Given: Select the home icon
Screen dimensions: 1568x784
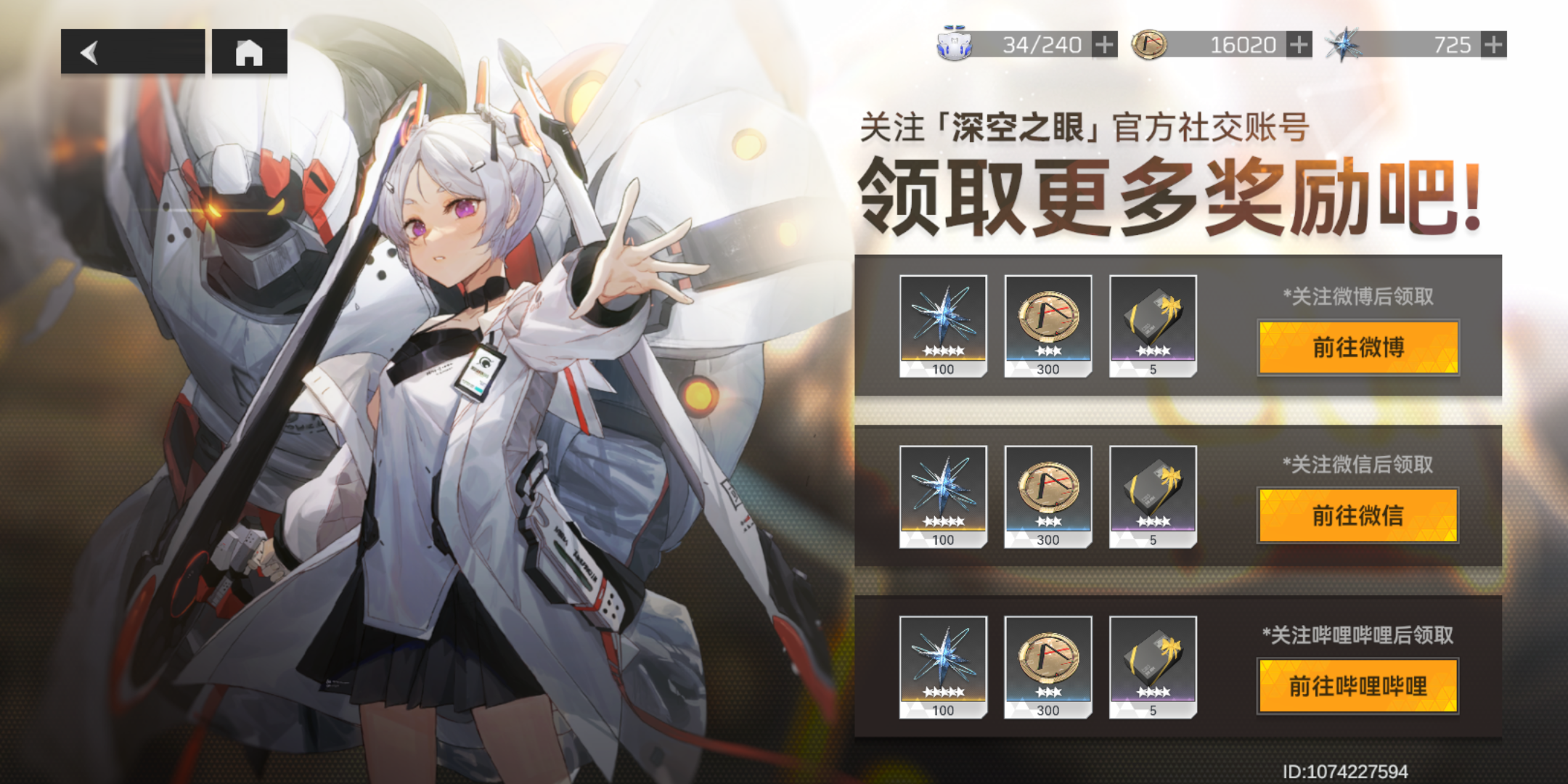Looking at the screenshot, I should point(250,52).
